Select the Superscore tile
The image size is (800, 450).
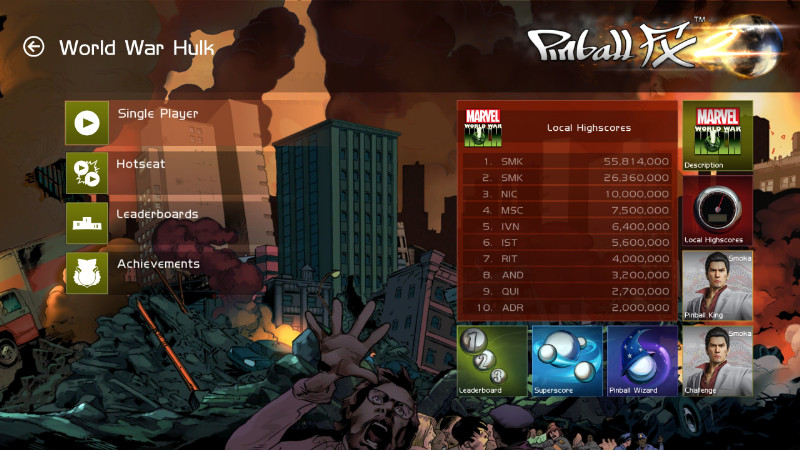pyautogui.click(x=567, y=360)
